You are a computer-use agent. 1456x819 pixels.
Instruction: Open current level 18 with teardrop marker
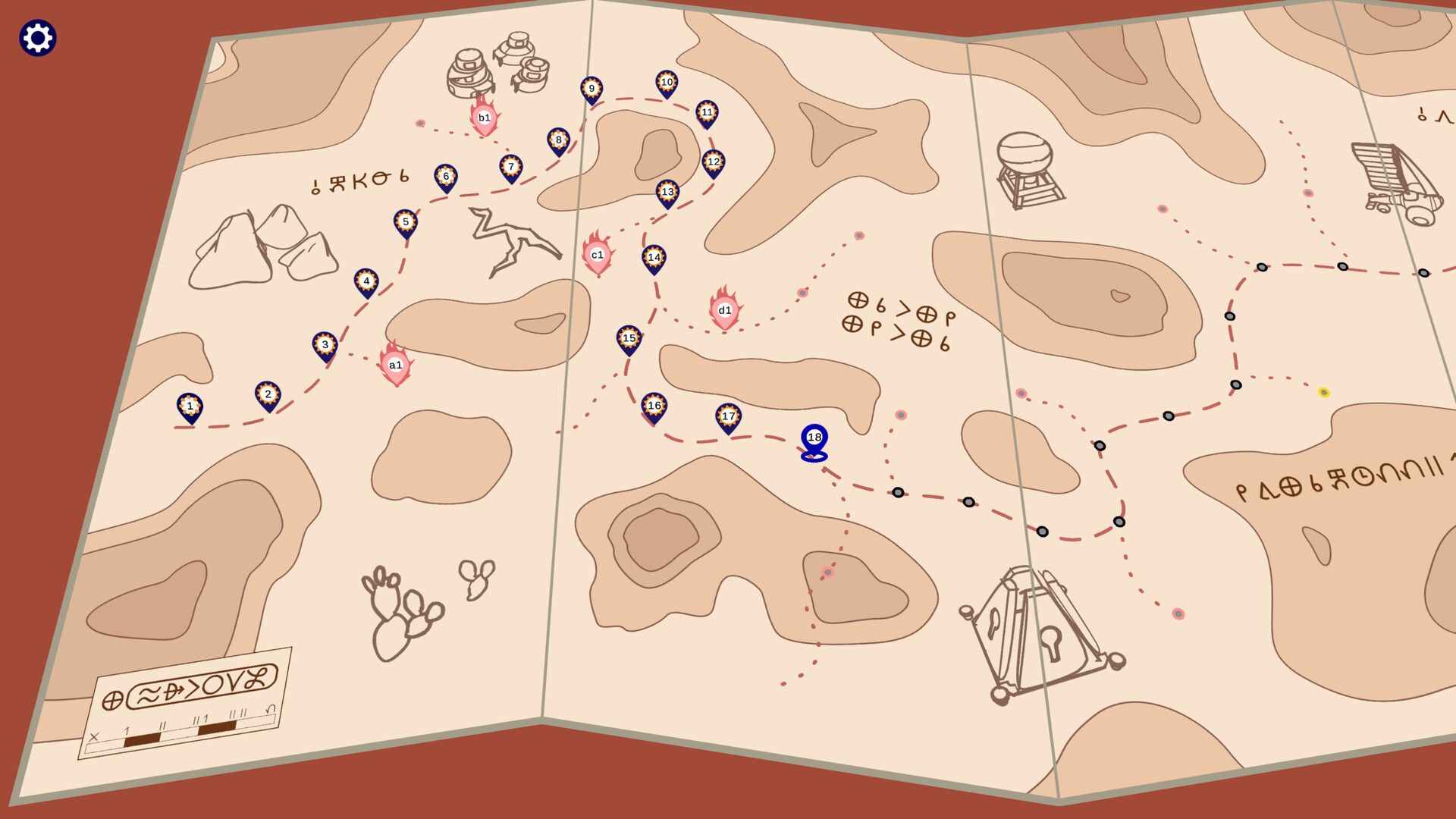pos(813,438)
